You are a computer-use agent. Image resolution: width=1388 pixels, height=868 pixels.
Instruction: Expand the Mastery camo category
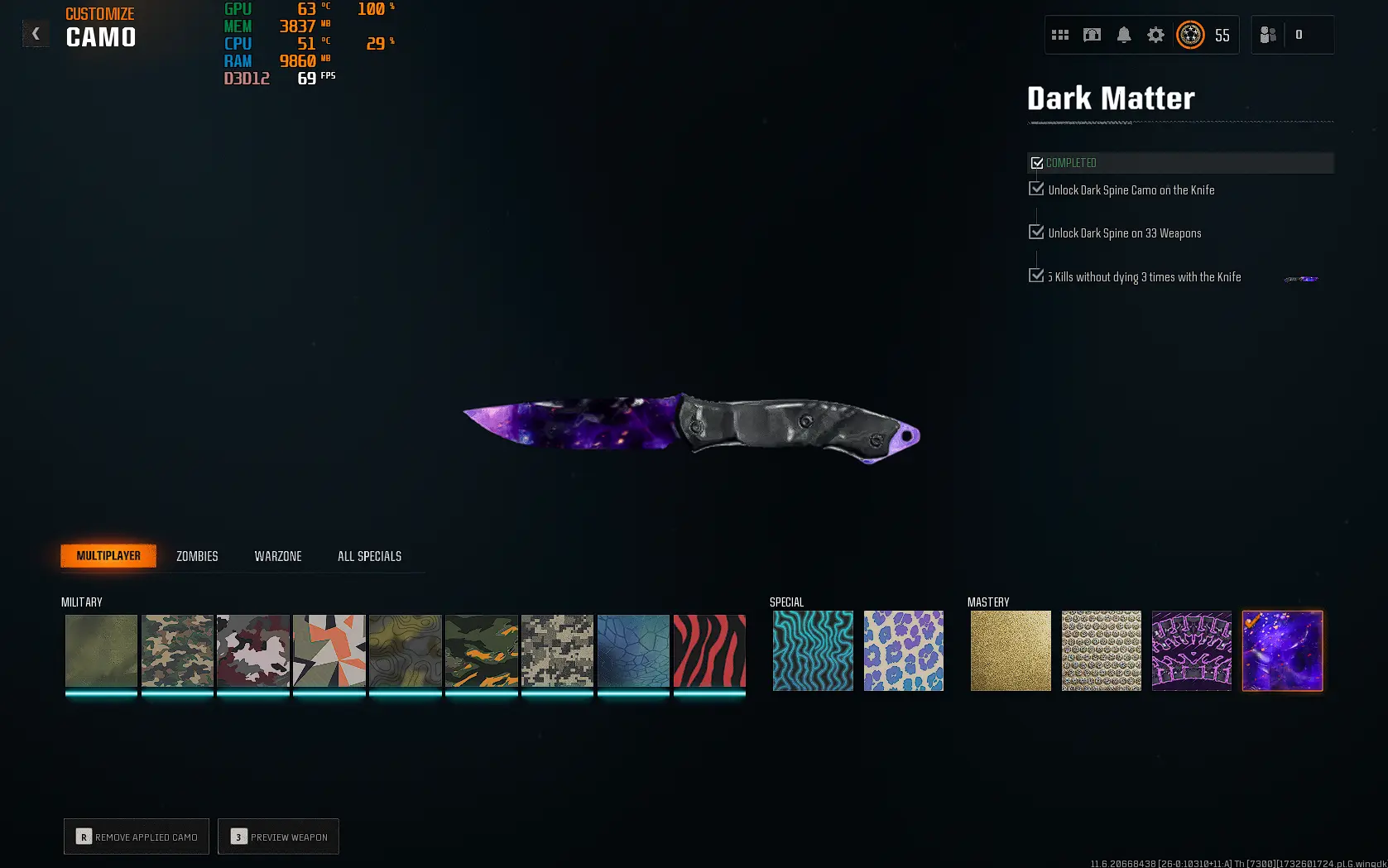point(987,602)
